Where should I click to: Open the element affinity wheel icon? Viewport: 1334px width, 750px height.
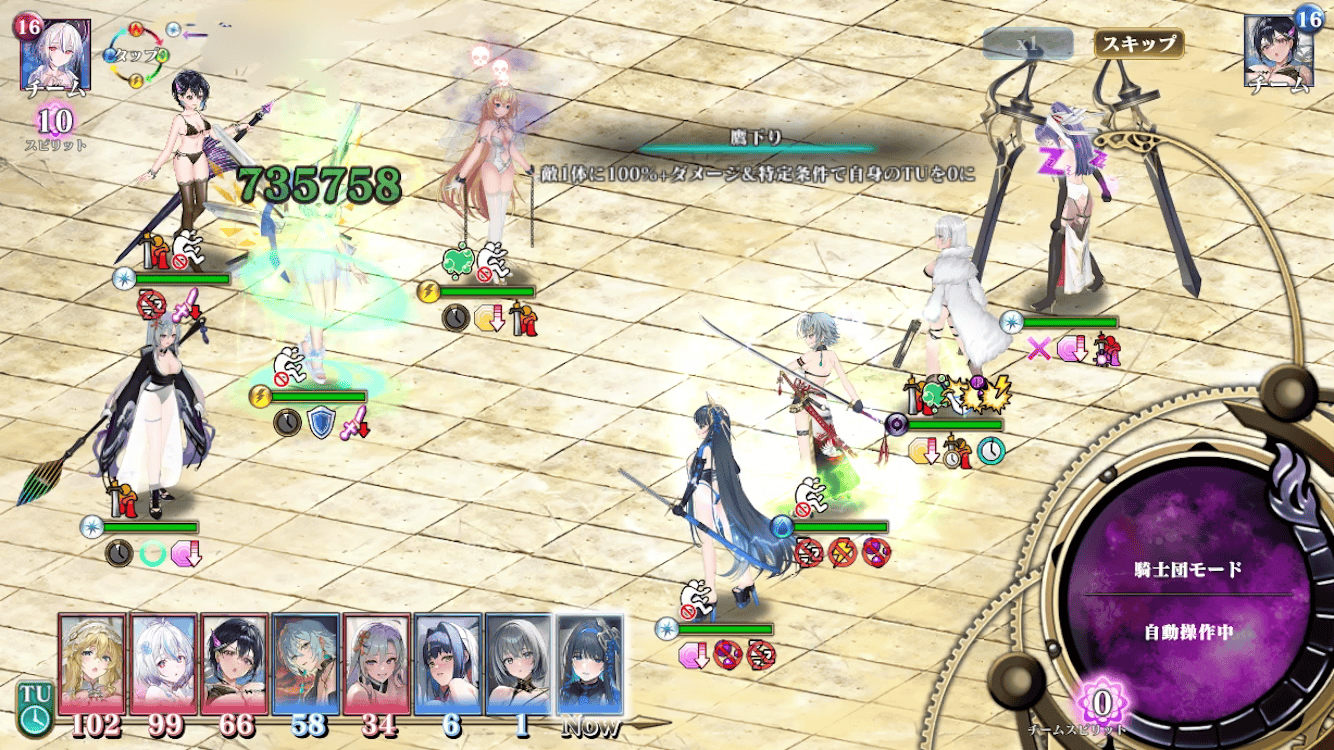click(141, 55)
